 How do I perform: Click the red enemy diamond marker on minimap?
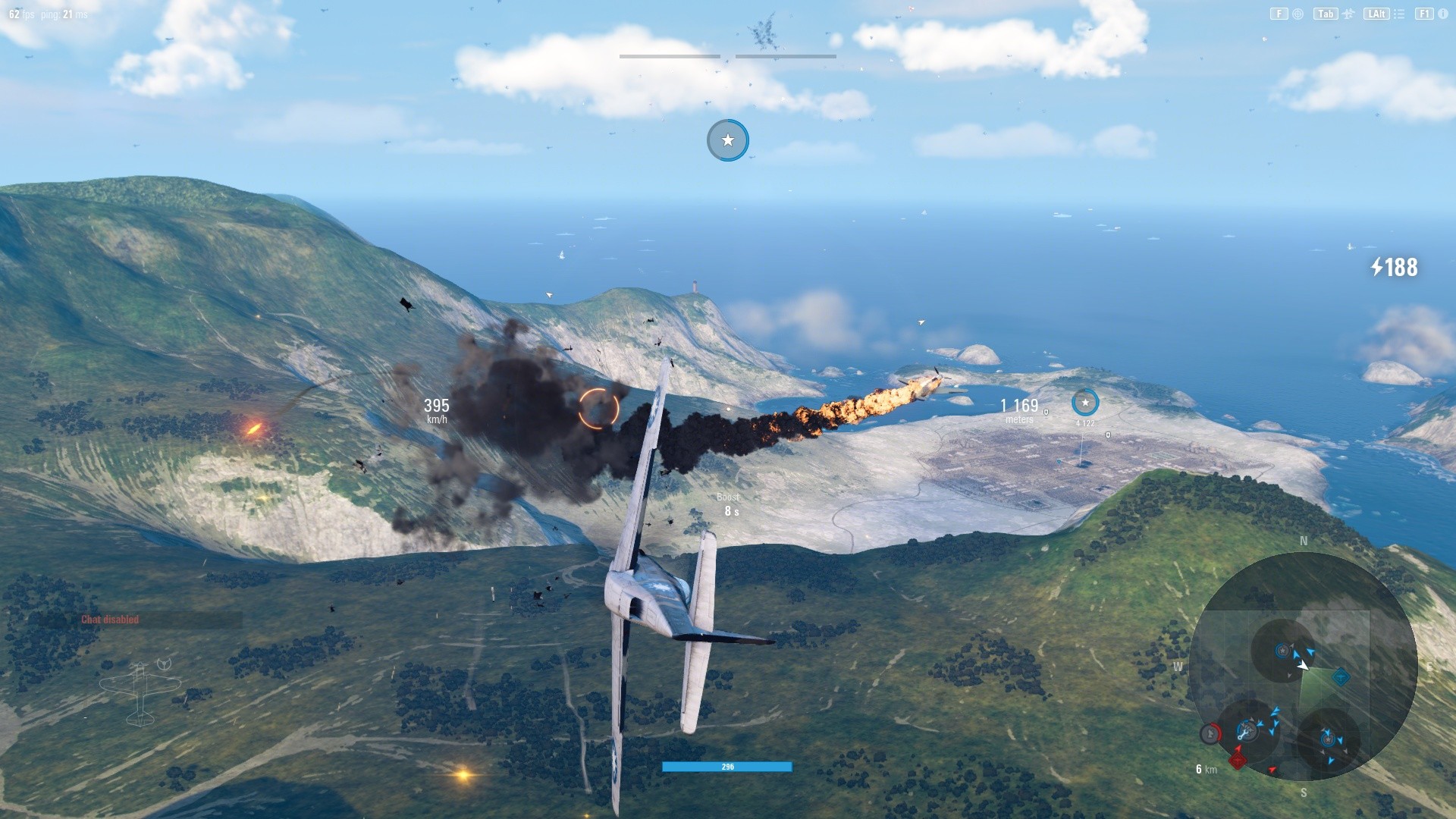pyautogui.click(x=1238, y=761)
